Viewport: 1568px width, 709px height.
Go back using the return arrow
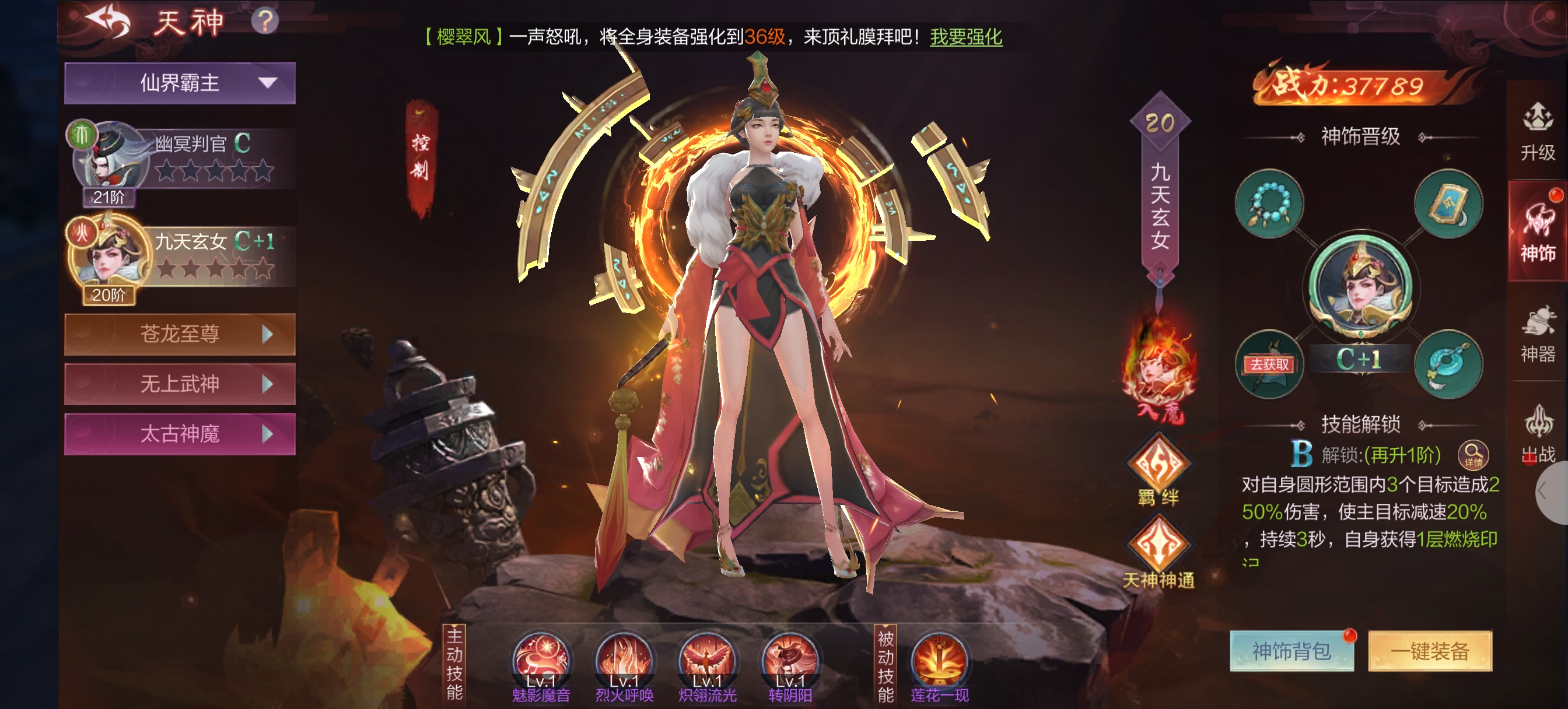click(108, 23)
